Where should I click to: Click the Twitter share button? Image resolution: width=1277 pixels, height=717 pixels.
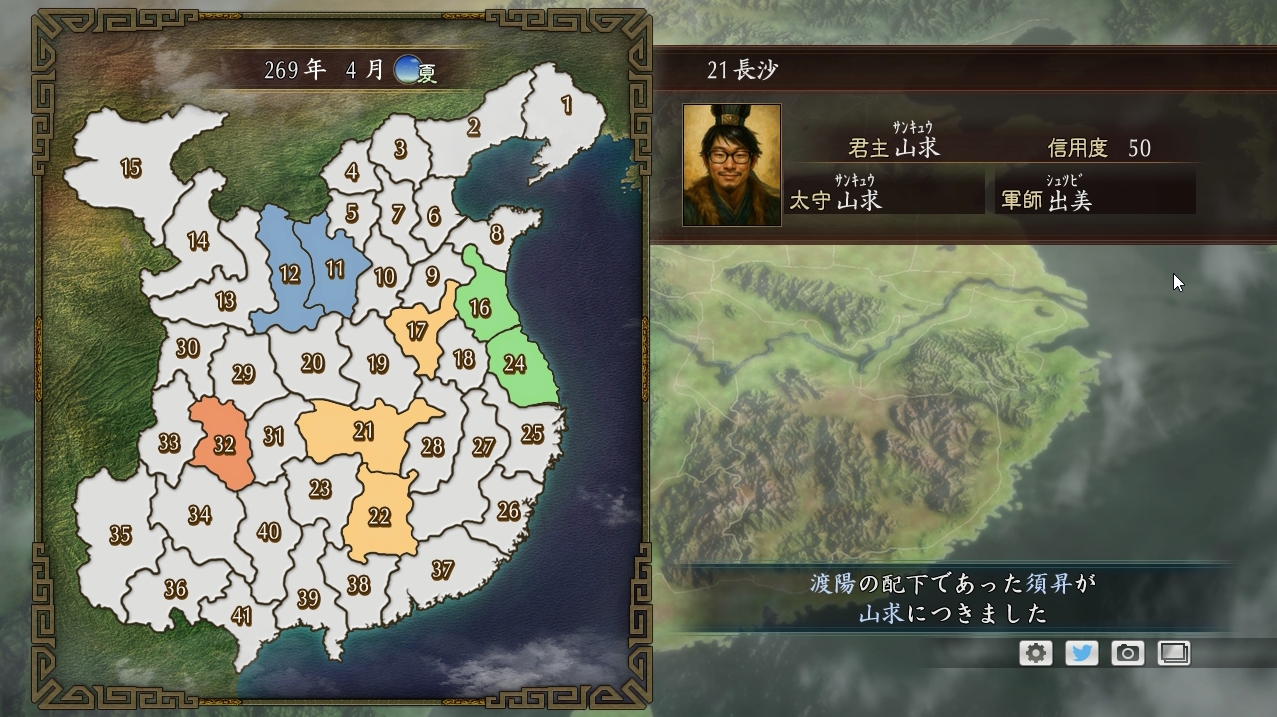point(1081,653)
